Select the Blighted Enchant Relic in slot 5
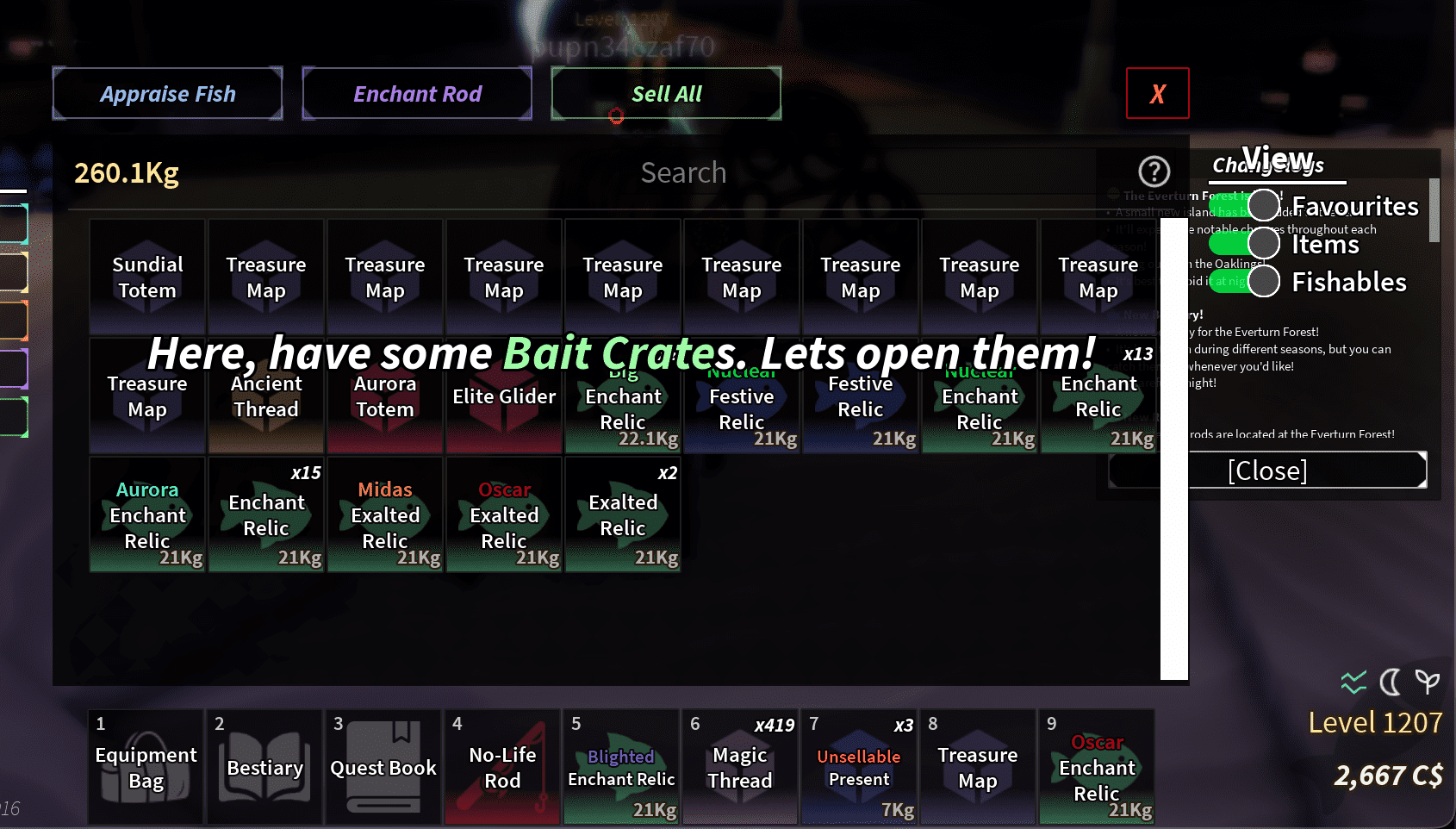The image size is (1456, 829). click(620, 767)
